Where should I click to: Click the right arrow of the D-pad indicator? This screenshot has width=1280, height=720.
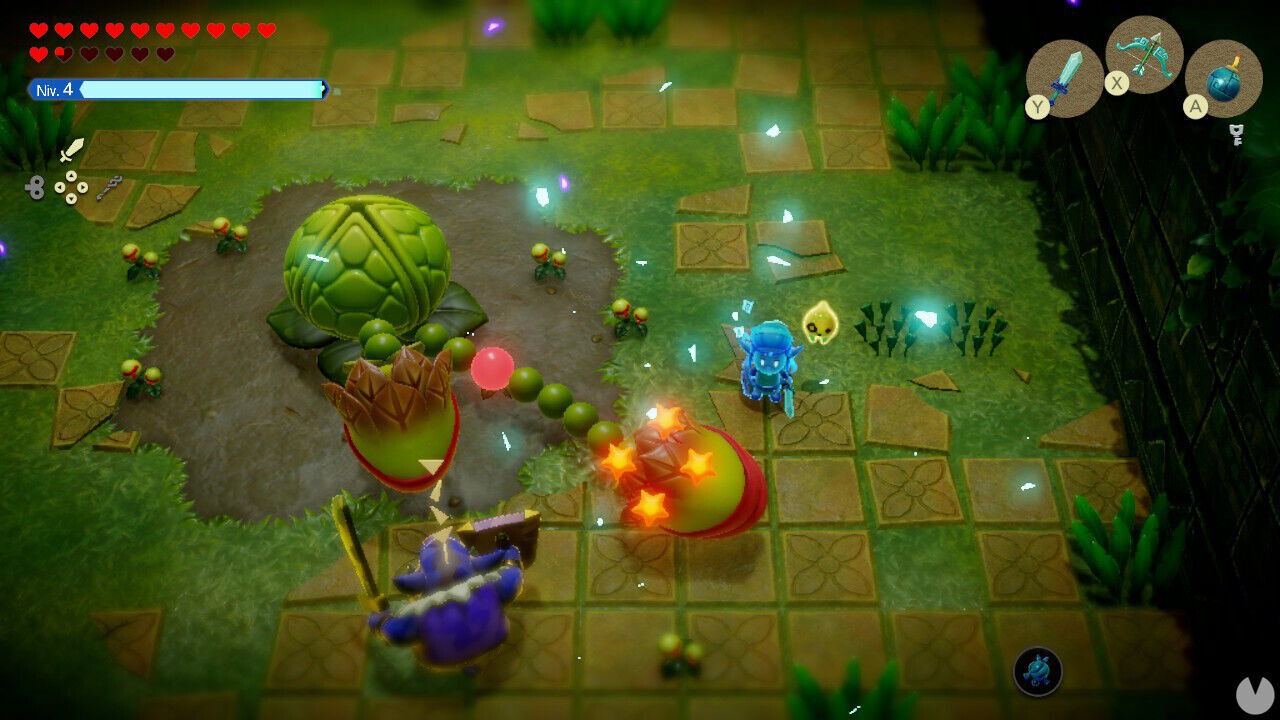(83, 187)
